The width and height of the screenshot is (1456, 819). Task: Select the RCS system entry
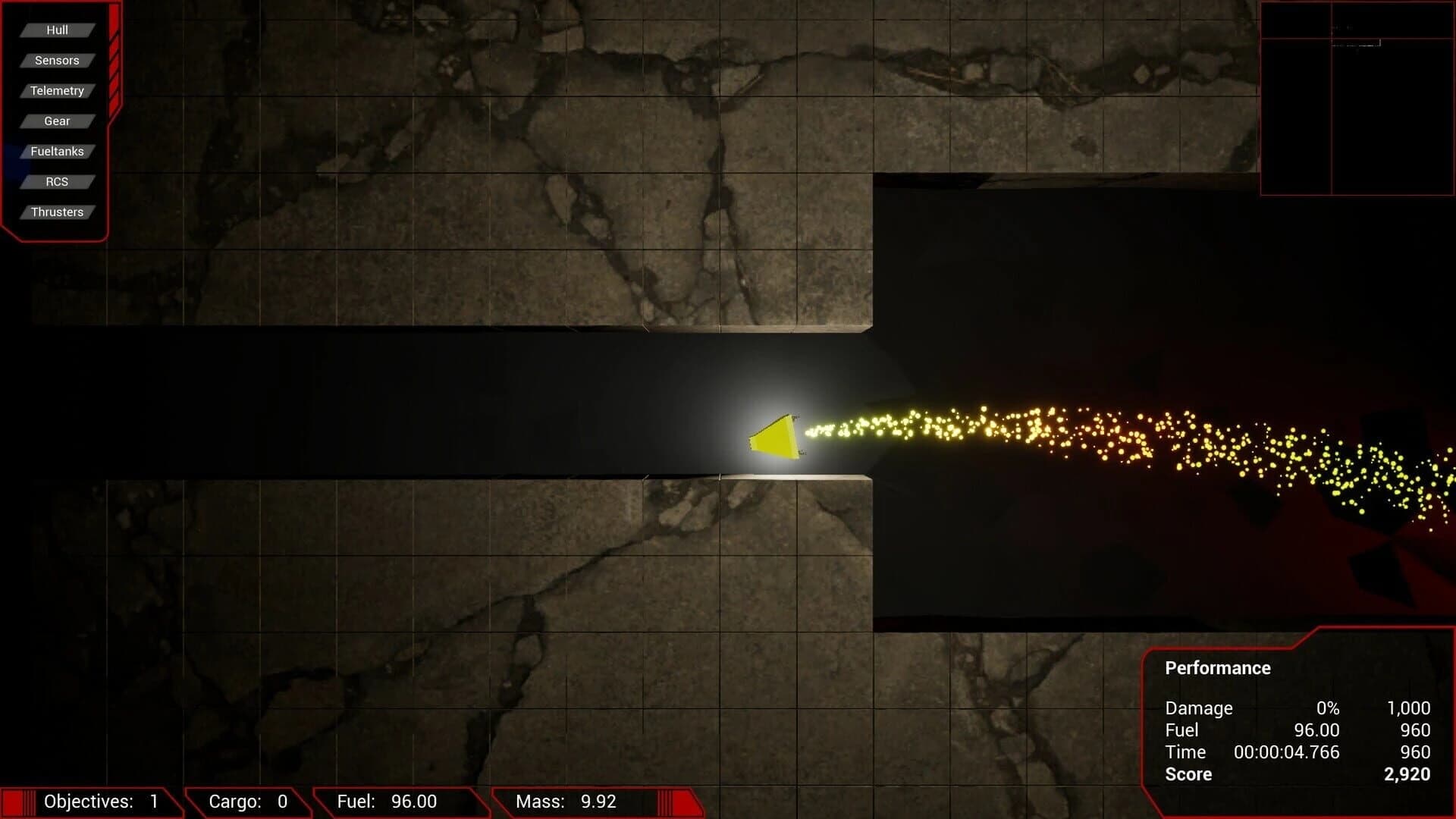(x=57, y=181)
